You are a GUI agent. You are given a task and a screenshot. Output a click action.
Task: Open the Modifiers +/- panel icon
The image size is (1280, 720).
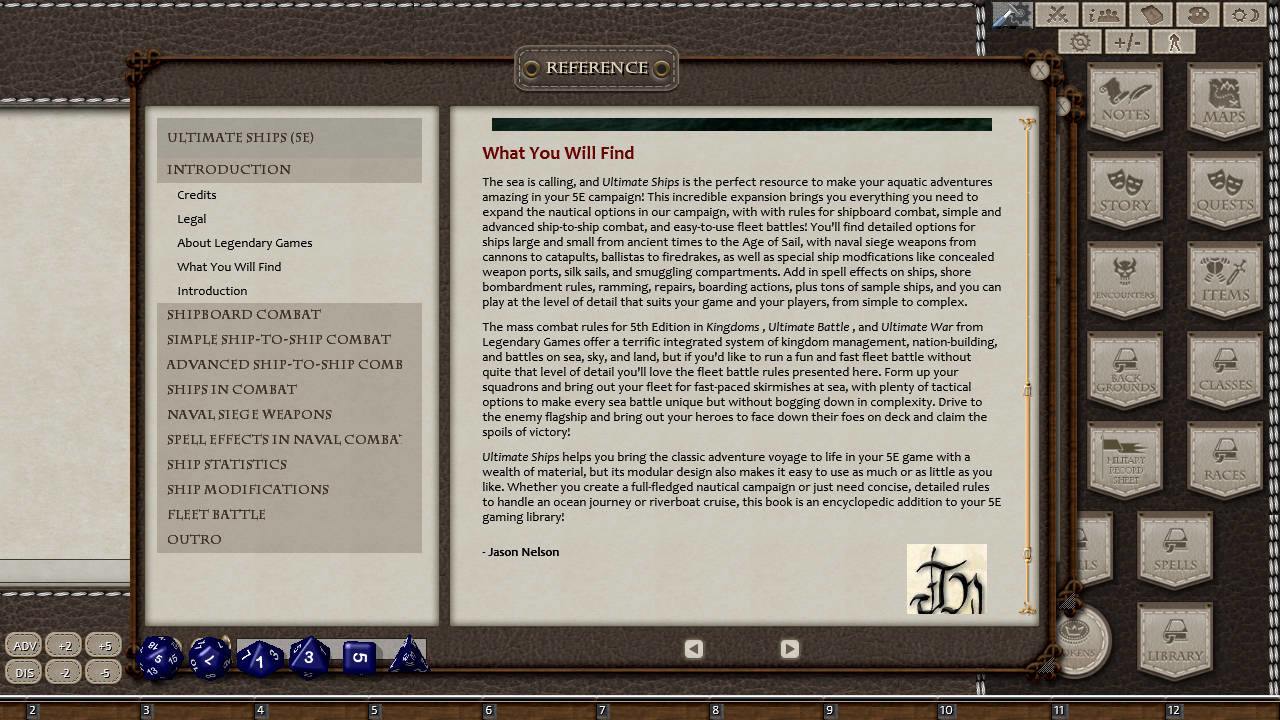[1128, 41]
